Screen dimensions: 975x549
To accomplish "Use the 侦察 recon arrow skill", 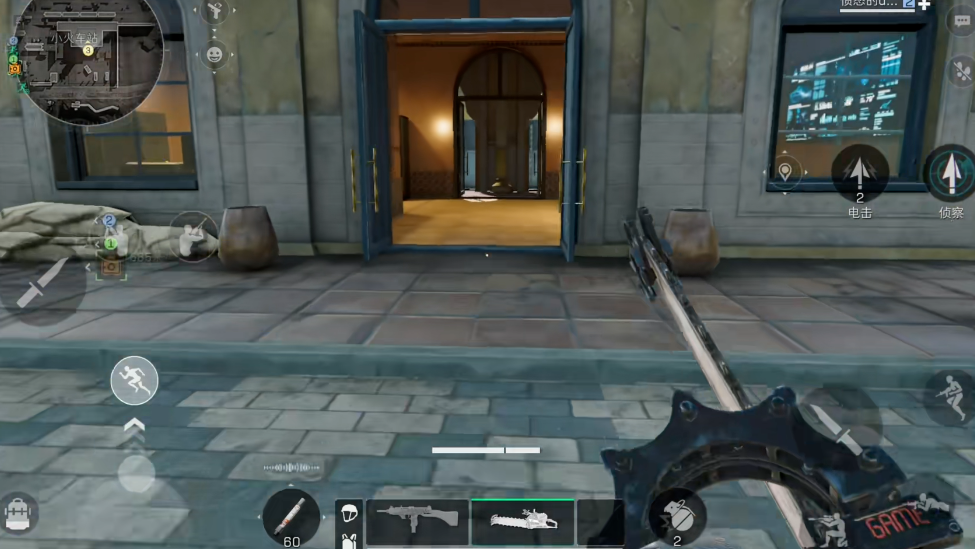I will click(949, 173).
